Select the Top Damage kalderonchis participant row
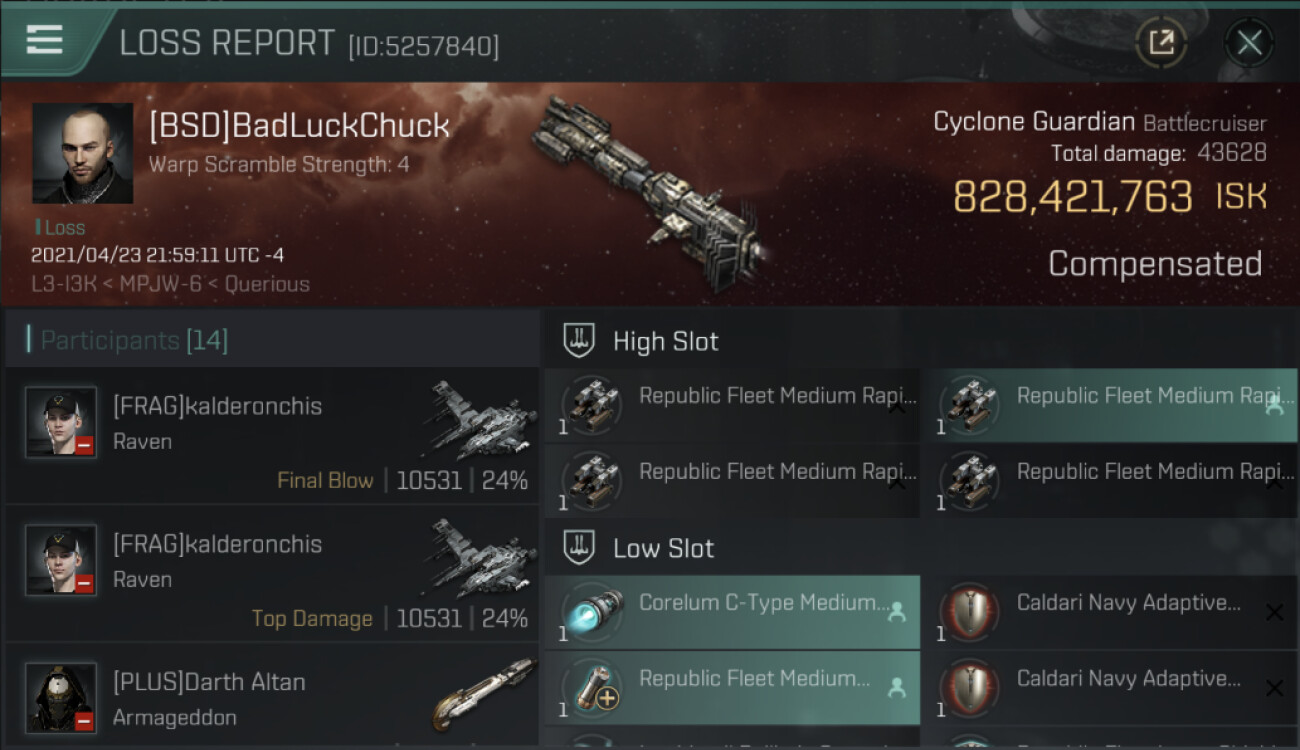1300x750 pixels. click(272, 573)
